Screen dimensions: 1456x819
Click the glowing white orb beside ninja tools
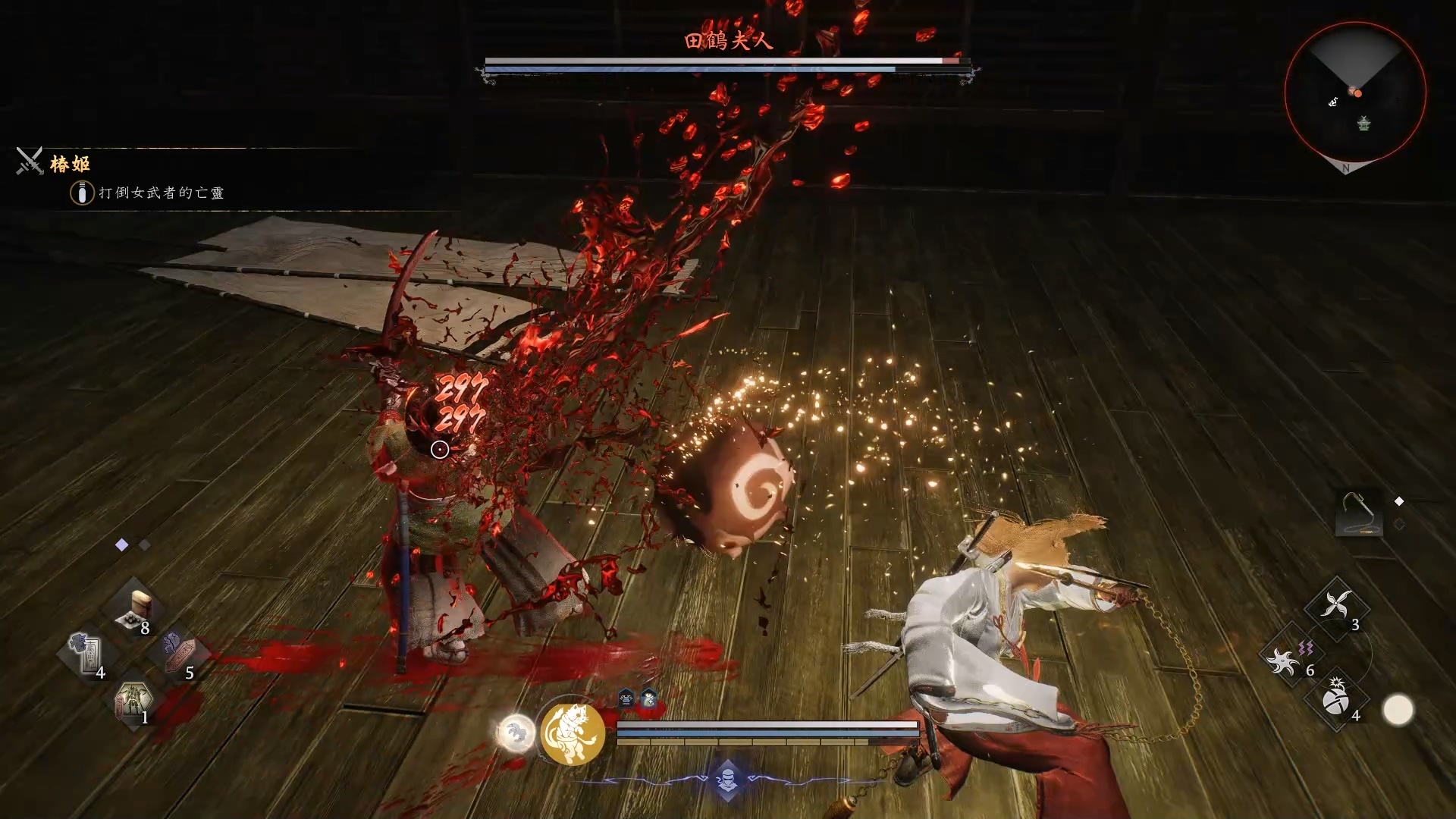tap(1398, 711)
